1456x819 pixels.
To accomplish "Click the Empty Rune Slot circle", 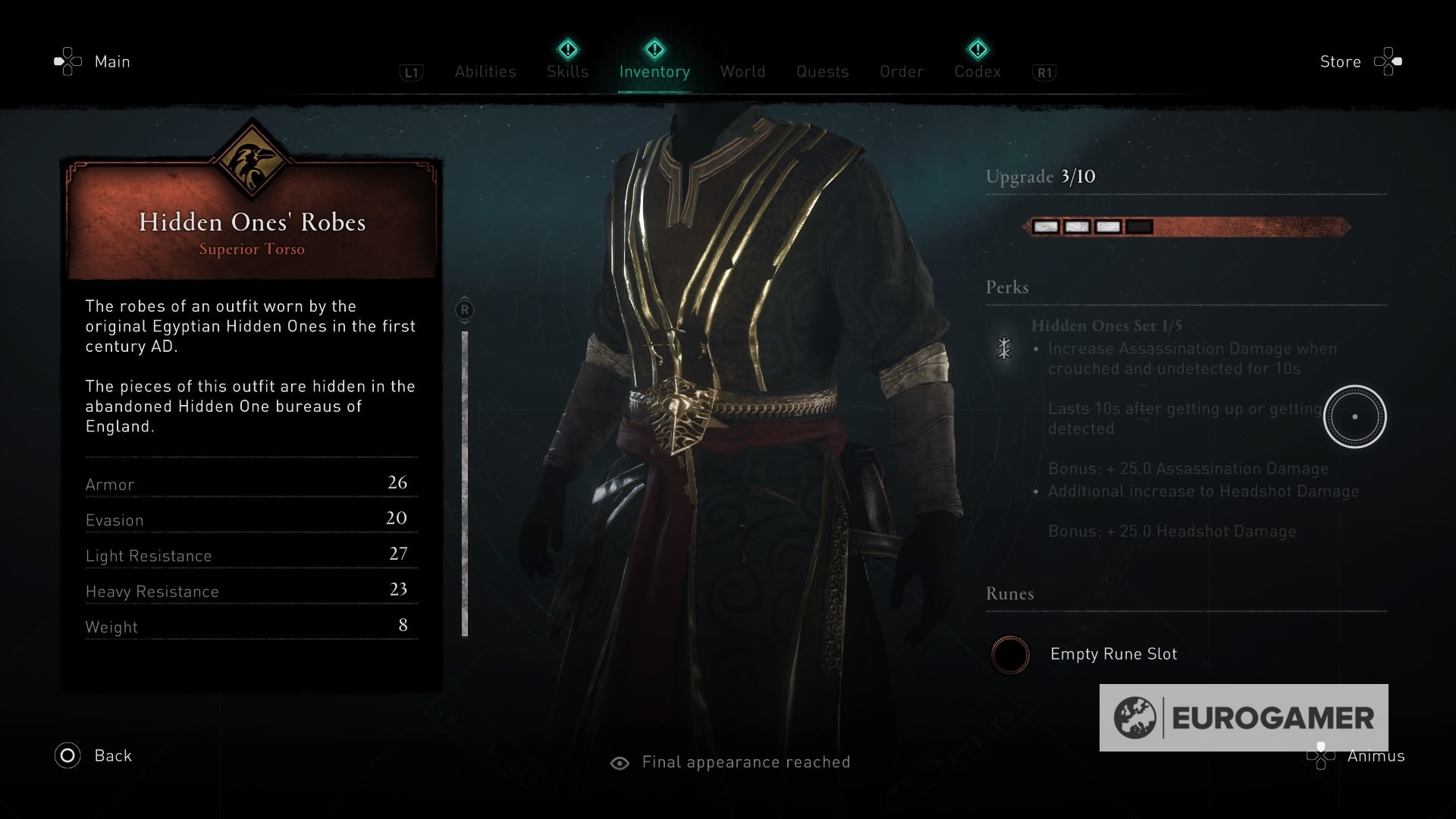I will click(x=1010, y=655).
